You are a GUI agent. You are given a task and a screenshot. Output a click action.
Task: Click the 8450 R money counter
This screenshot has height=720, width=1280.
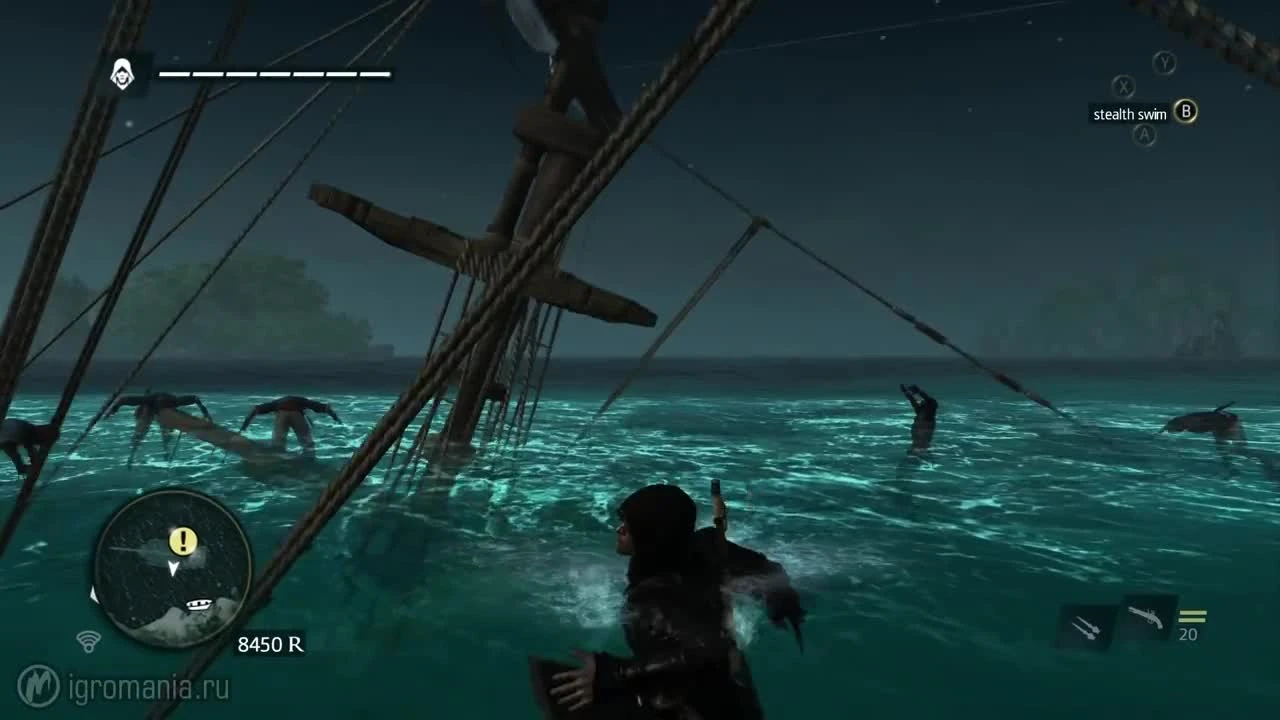pyautogui.click(x=272, y=644)
